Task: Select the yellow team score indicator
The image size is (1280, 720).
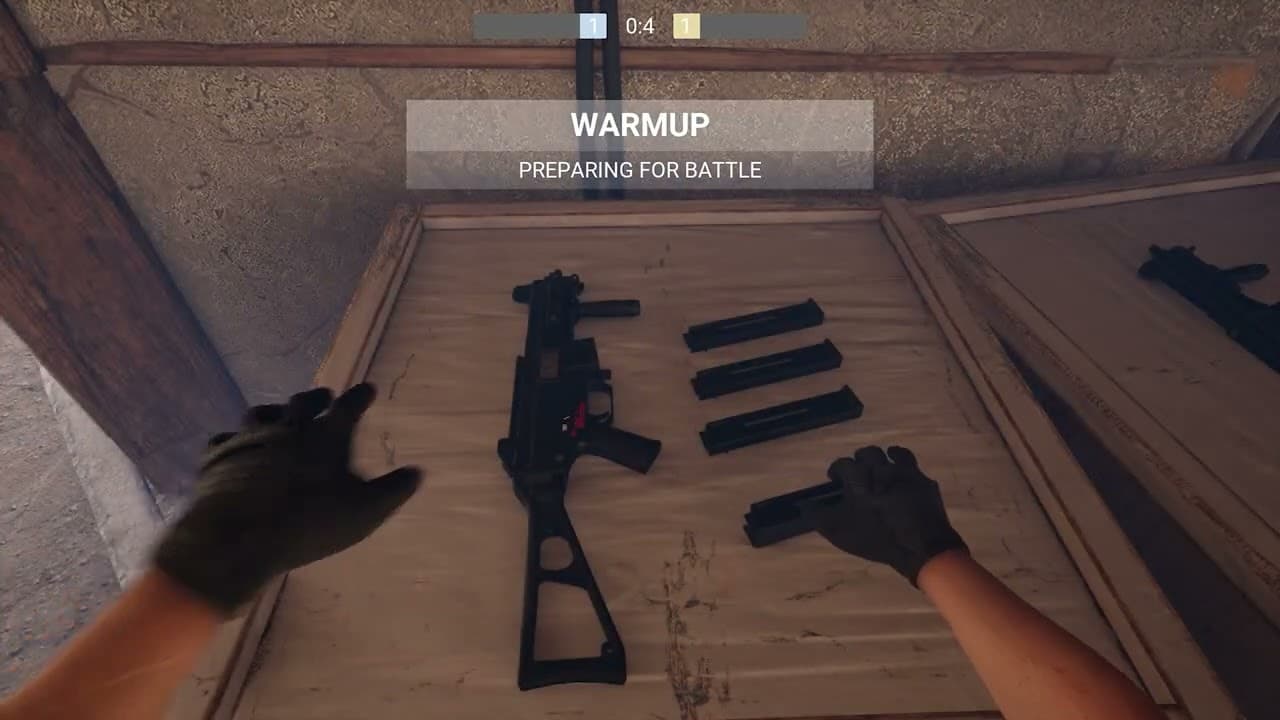Action: pyautogui.click(x=685, y=27)
